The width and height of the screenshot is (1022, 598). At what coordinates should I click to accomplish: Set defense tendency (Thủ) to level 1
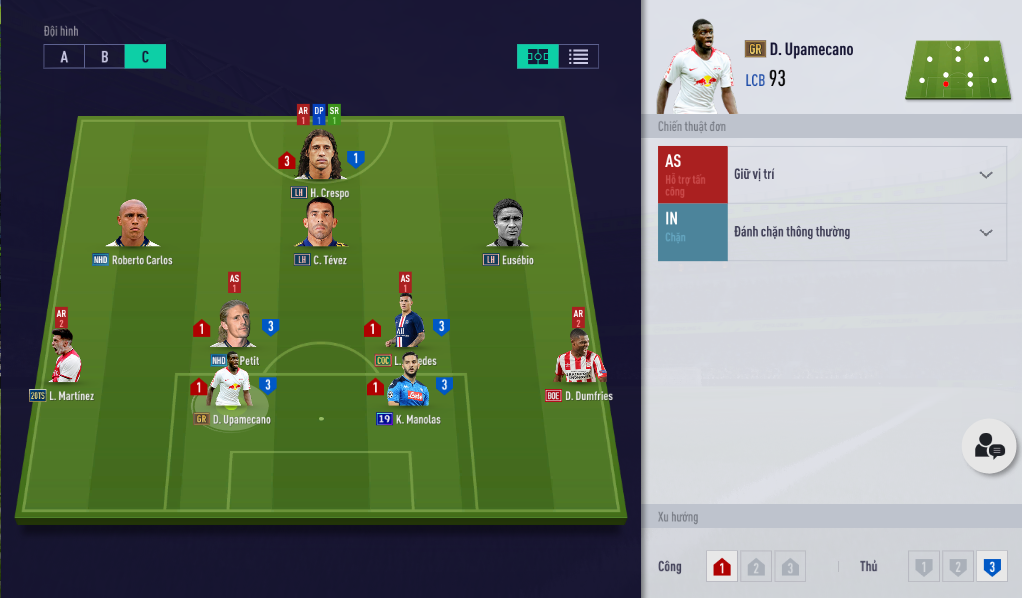tap(923, 567)
